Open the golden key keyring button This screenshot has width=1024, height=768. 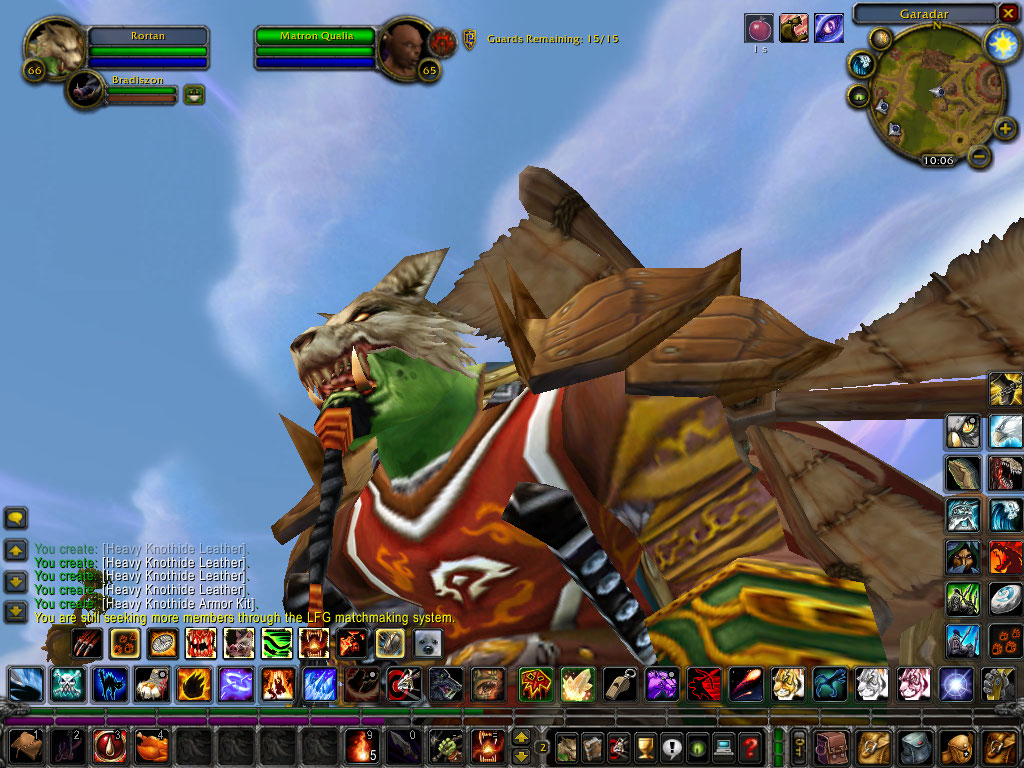coord(799,747)
